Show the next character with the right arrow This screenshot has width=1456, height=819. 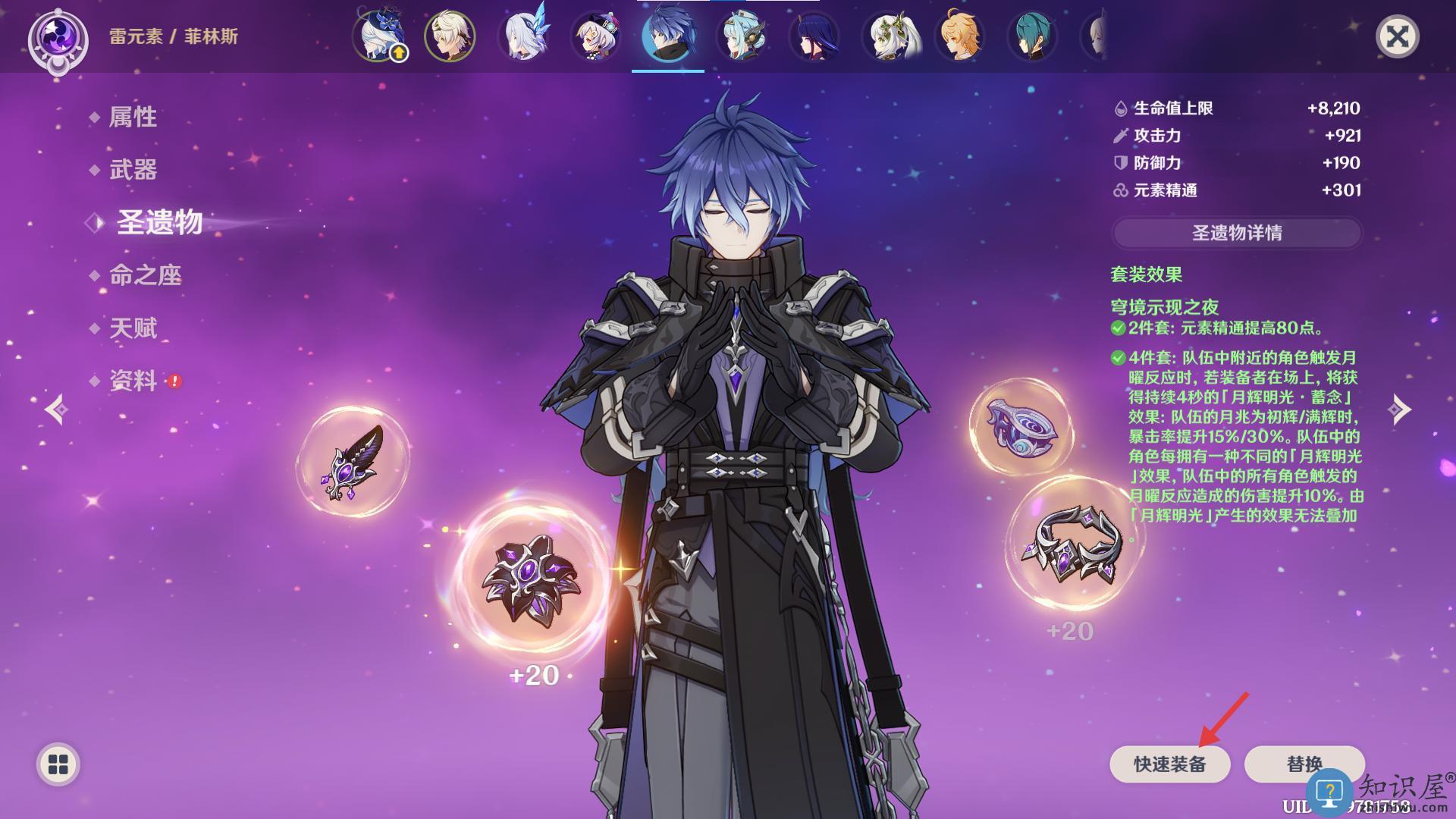[1399, 409]
